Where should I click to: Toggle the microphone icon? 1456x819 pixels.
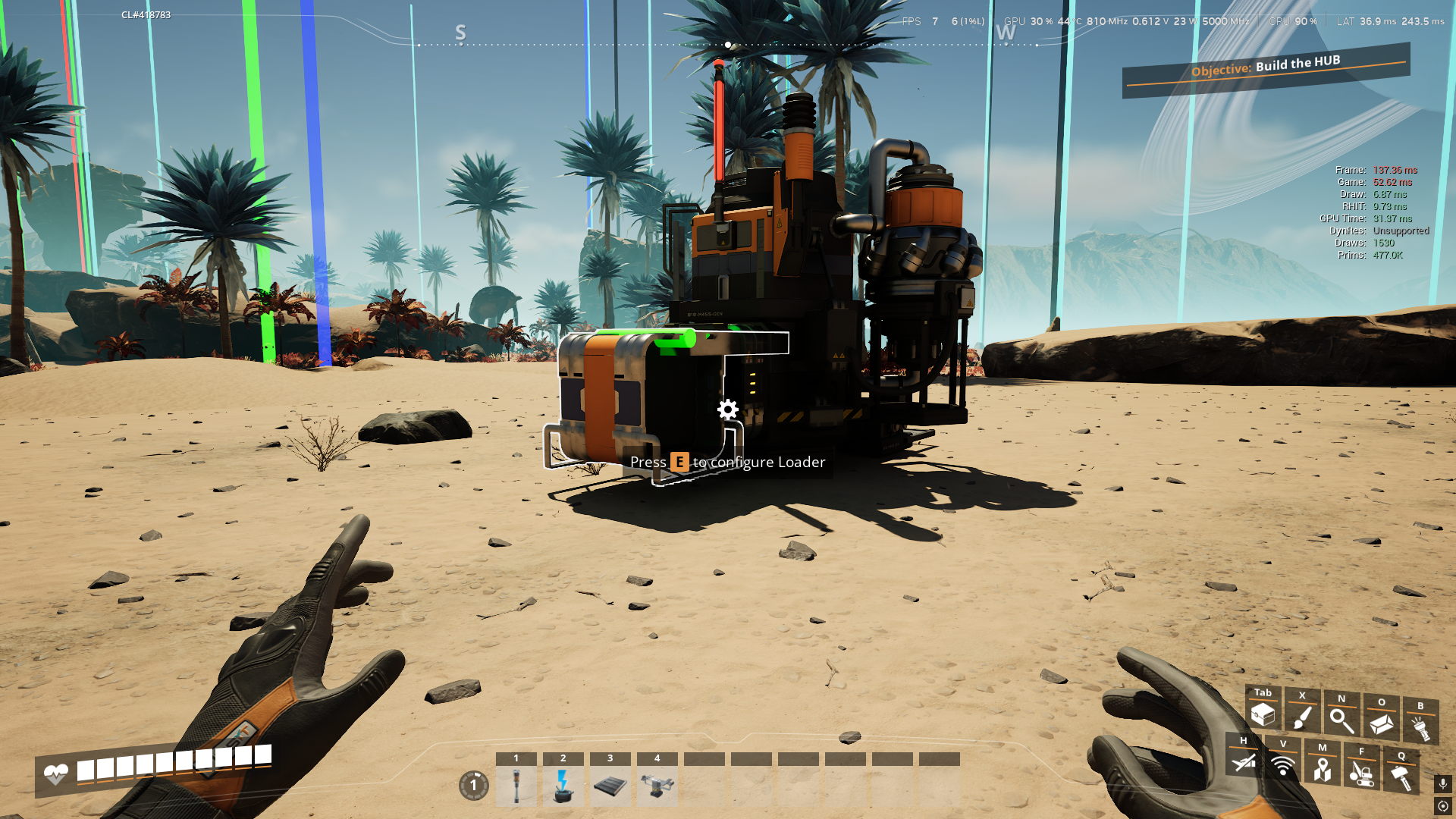click(1443, 783)
